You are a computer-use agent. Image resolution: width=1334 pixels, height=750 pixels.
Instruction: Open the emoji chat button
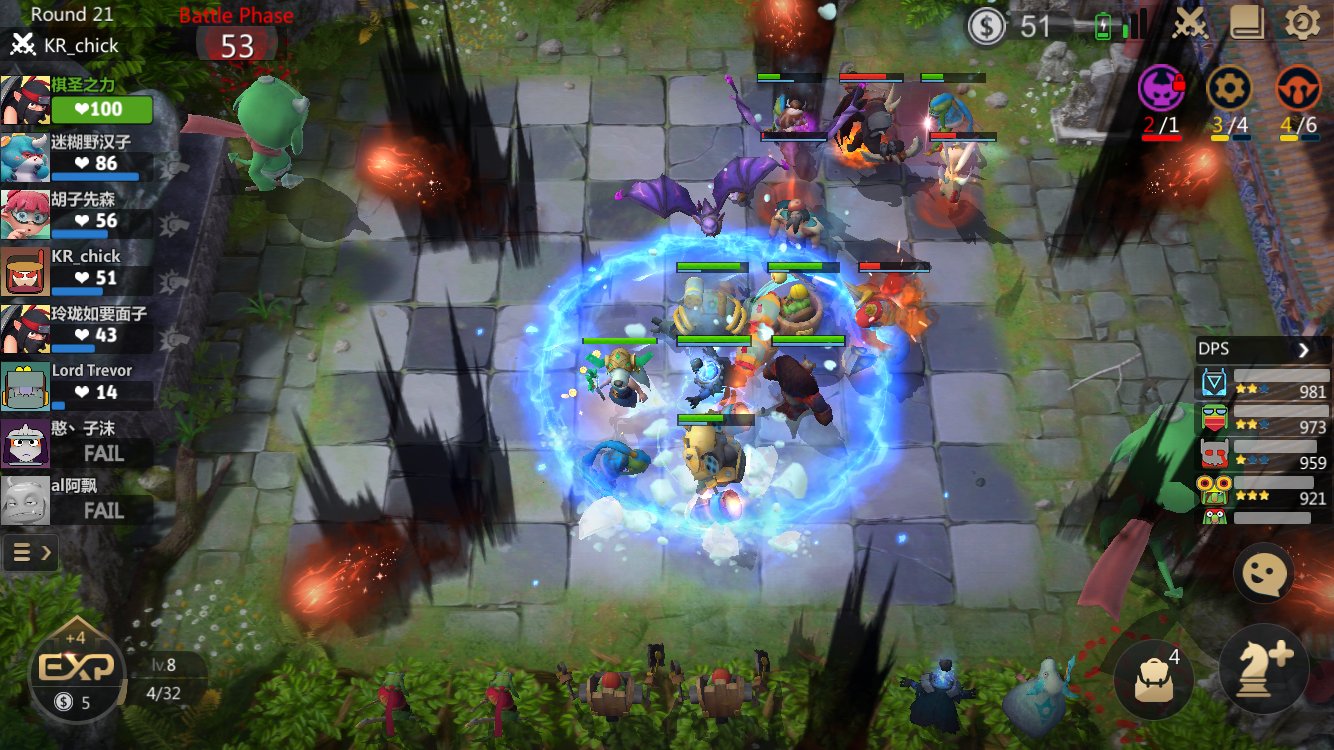pos(1263,573)
